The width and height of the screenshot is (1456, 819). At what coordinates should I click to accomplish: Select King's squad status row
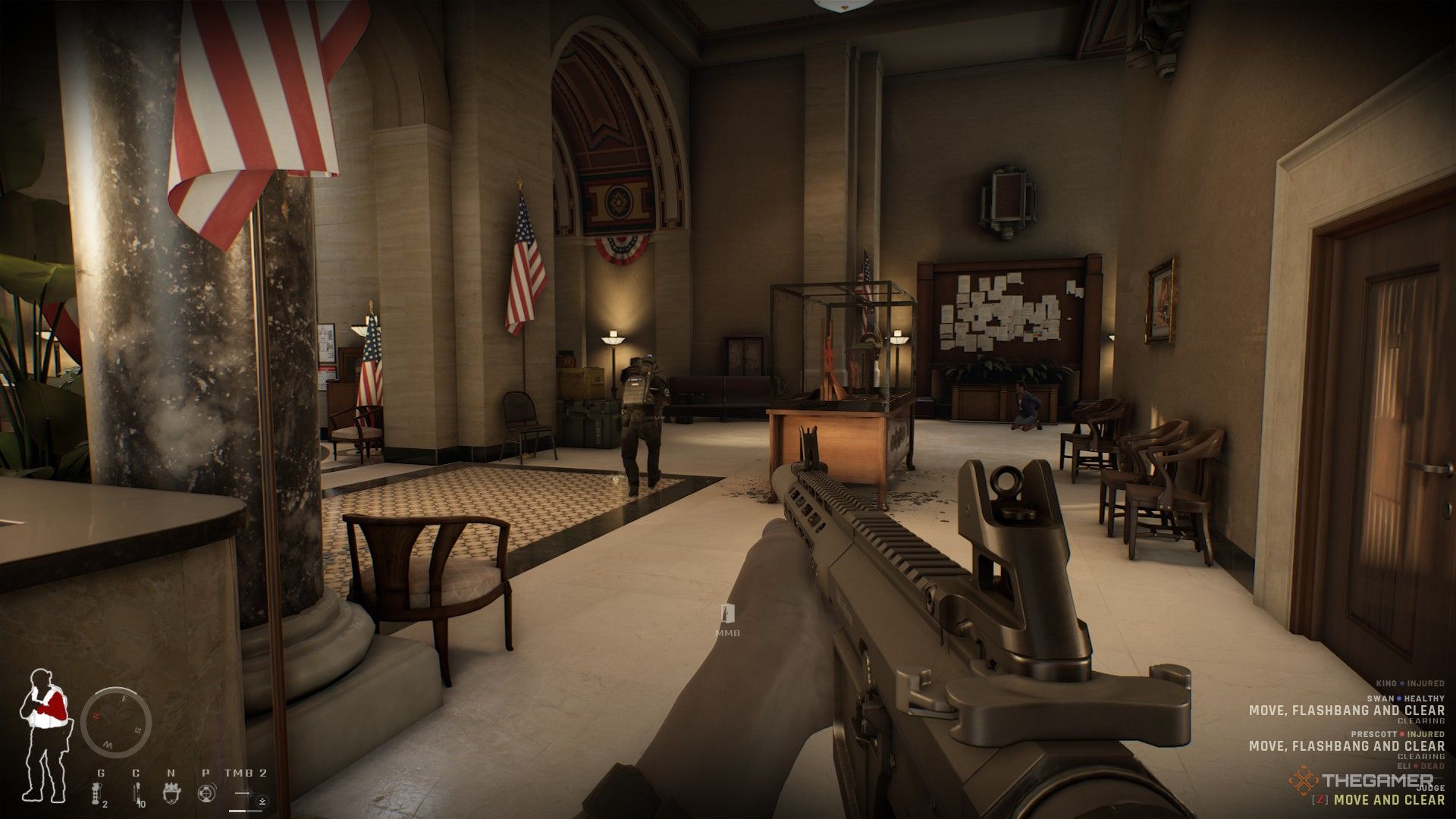tap(1409, 684)
